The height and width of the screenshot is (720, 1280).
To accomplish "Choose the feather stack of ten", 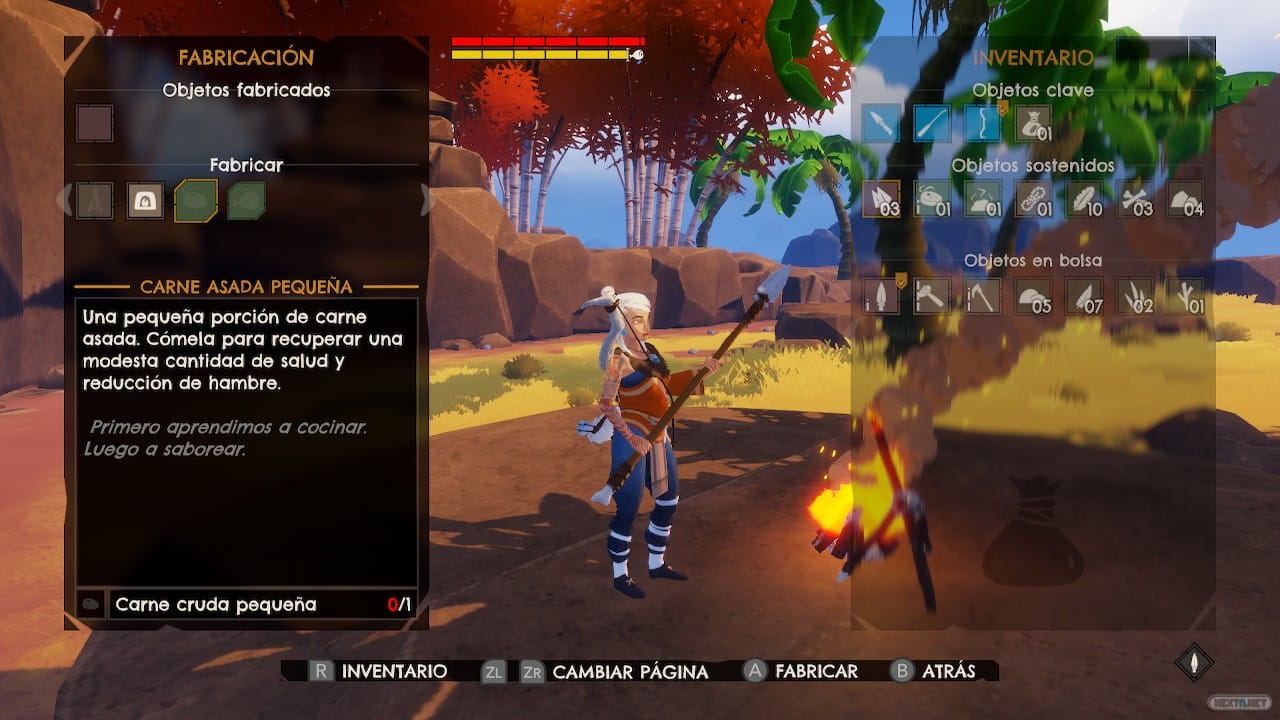I will 1084,199.
